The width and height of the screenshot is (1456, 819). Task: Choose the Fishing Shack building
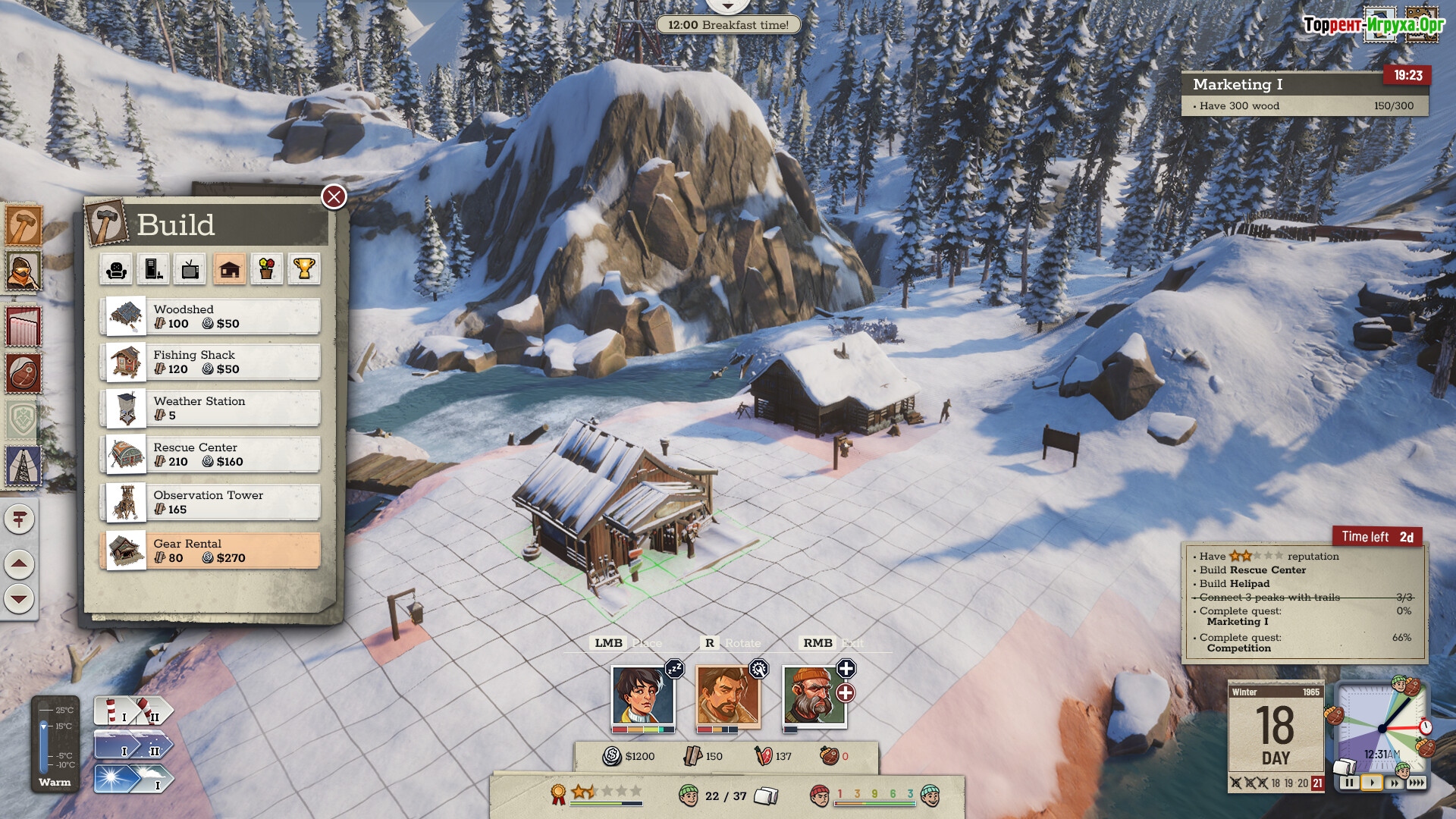point(210,362)
